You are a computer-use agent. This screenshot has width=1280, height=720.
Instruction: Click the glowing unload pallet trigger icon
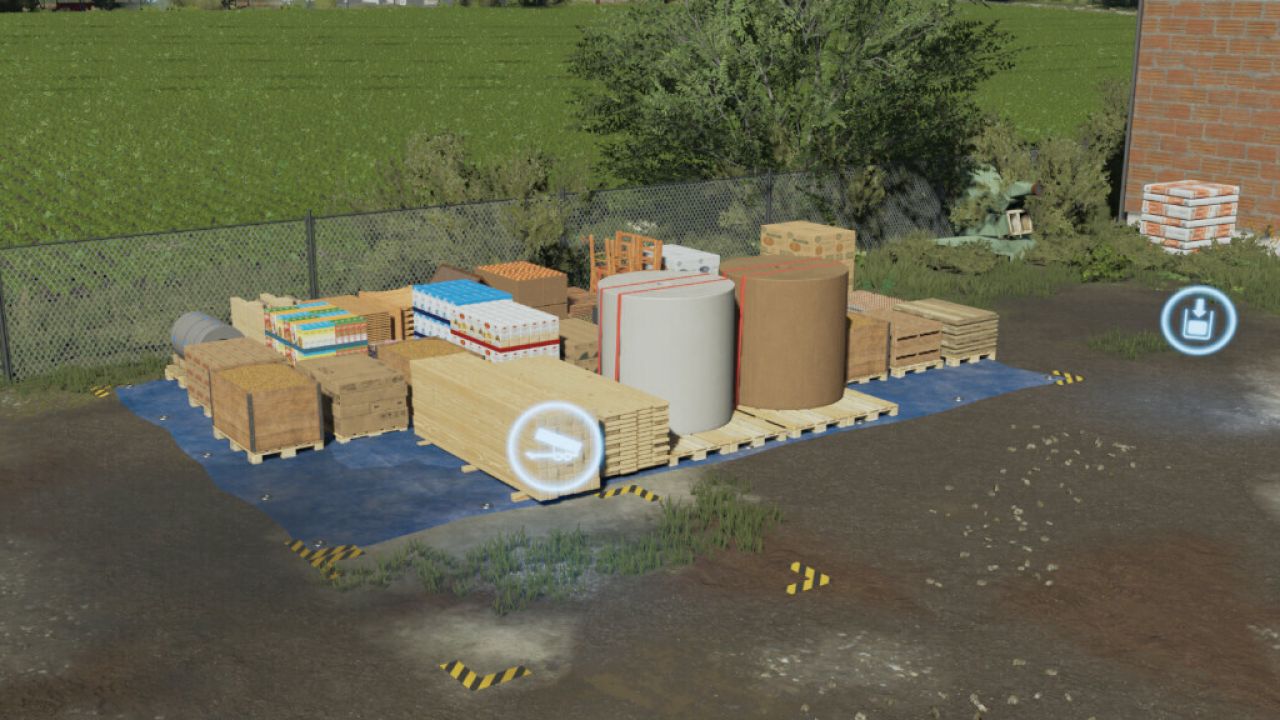[1198, 320]
